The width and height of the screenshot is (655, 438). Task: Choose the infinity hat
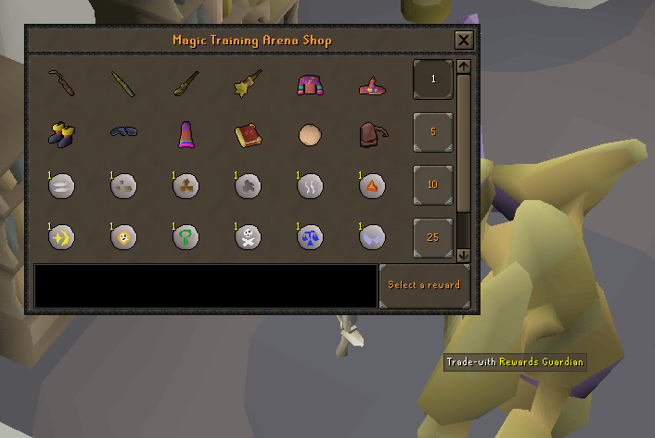click(x=372, y=85)
